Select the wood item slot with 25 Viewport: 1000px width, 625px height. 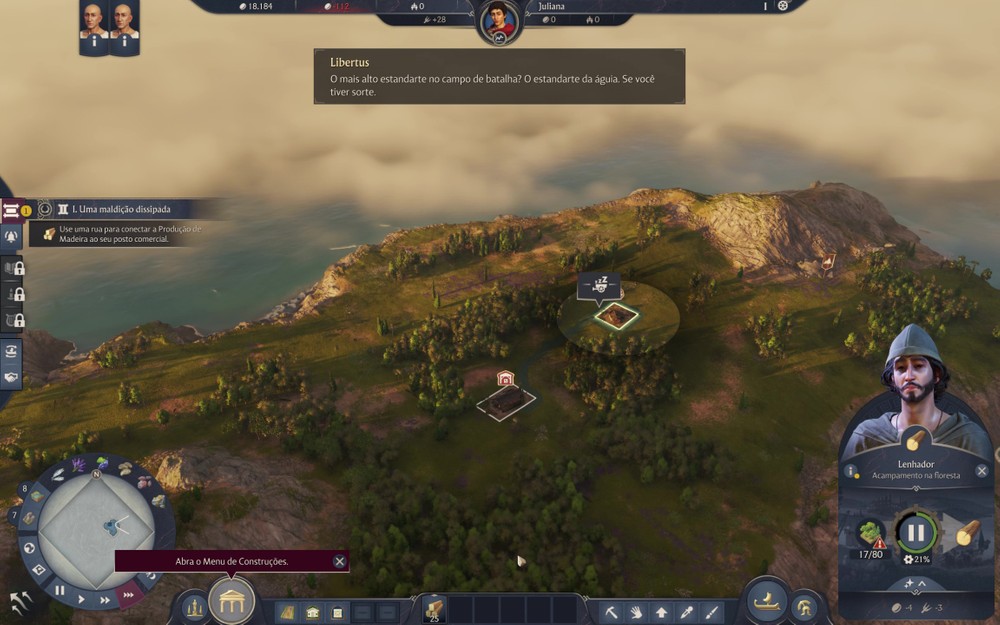[x=434, y=609]
